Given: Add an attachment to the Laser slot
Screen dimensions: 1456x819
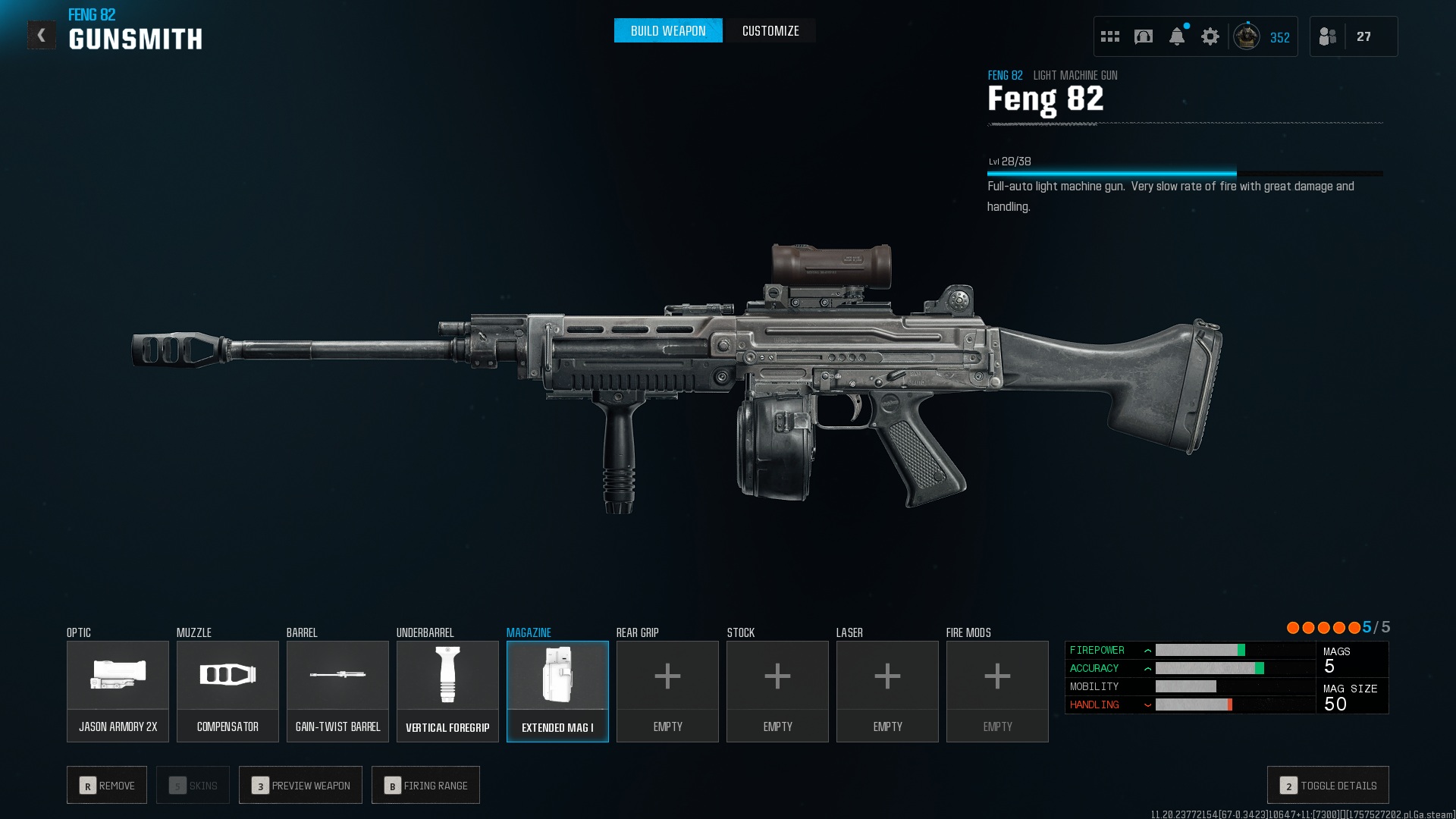Looking at the screenshot, I should click(x=887, y=691).
